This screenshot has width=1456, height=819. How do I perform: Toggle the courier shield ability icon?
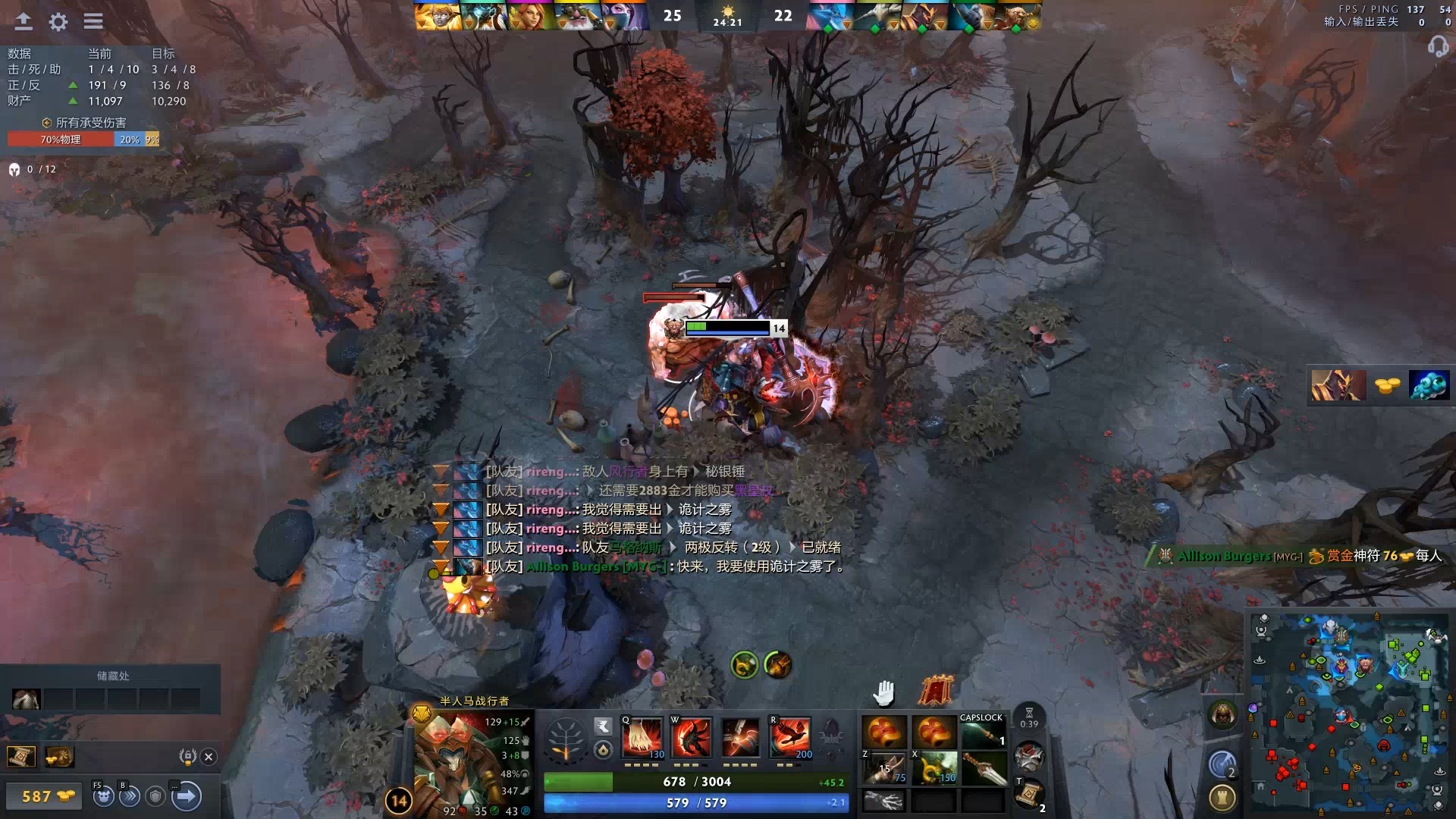tap(154, 798)
